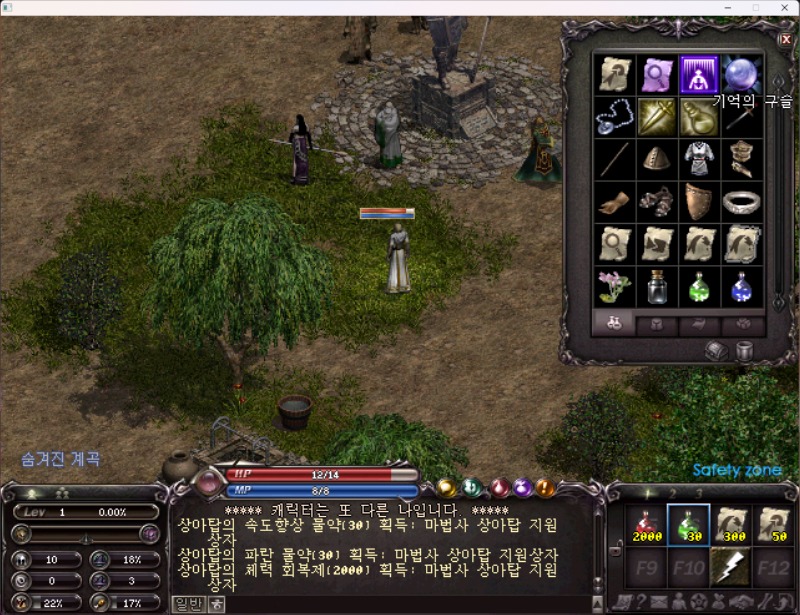Image resolution: width=800 pixels, height=615 pixels.
Task: Select the leather glove item
Action: coord(614,201)
